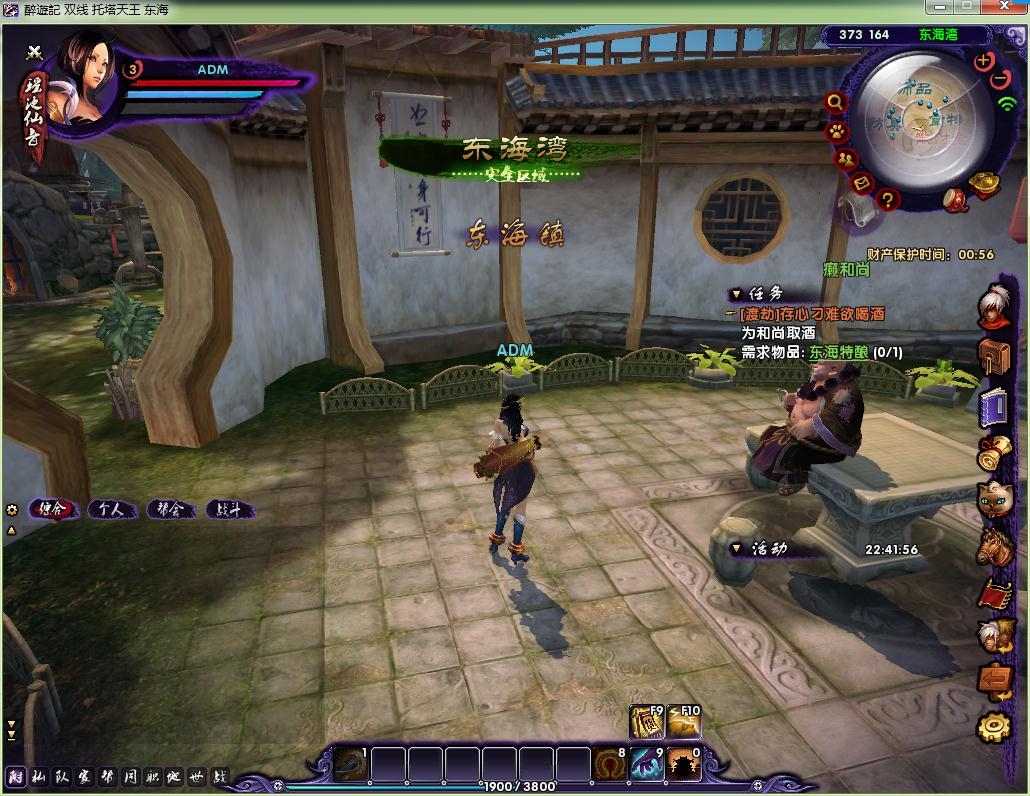Activate the horseshoe skill in slot 8
This screenshot has height=796, width=1030.
(609, 765)
